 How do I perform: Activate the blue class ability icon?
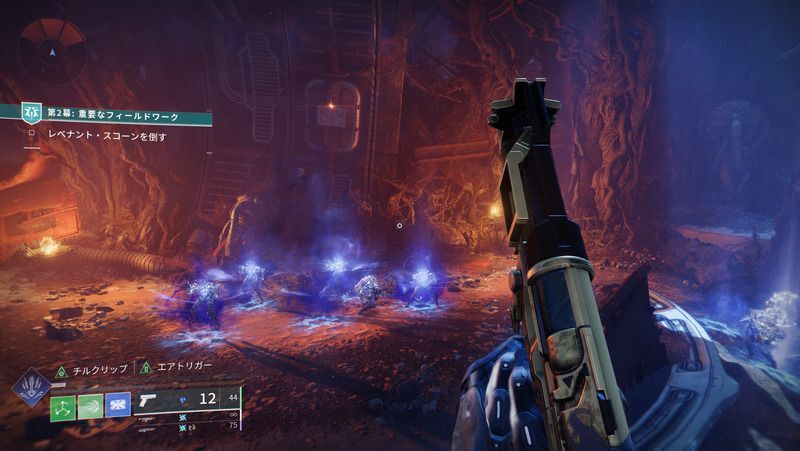pos(118,405)
